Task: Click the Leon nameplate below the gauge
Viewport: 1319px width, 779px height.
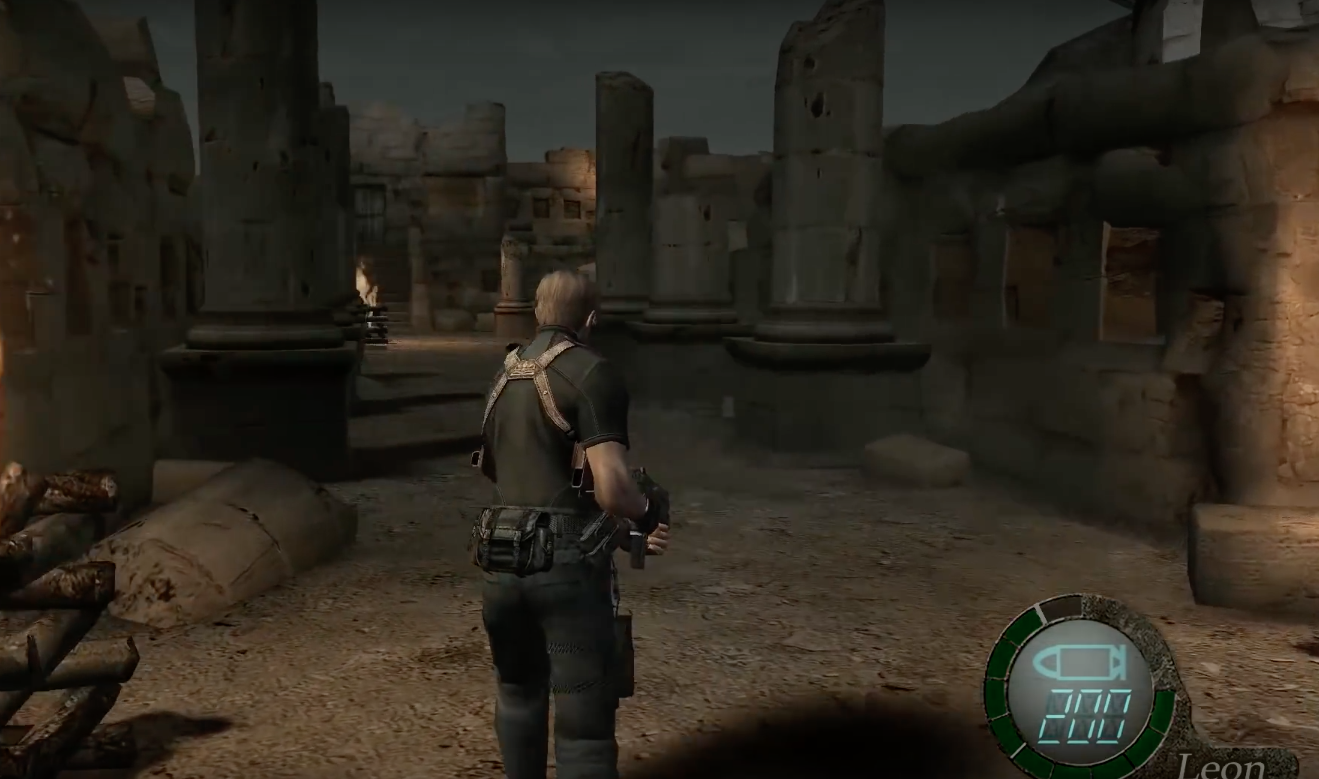Action: coord(1222,762)
